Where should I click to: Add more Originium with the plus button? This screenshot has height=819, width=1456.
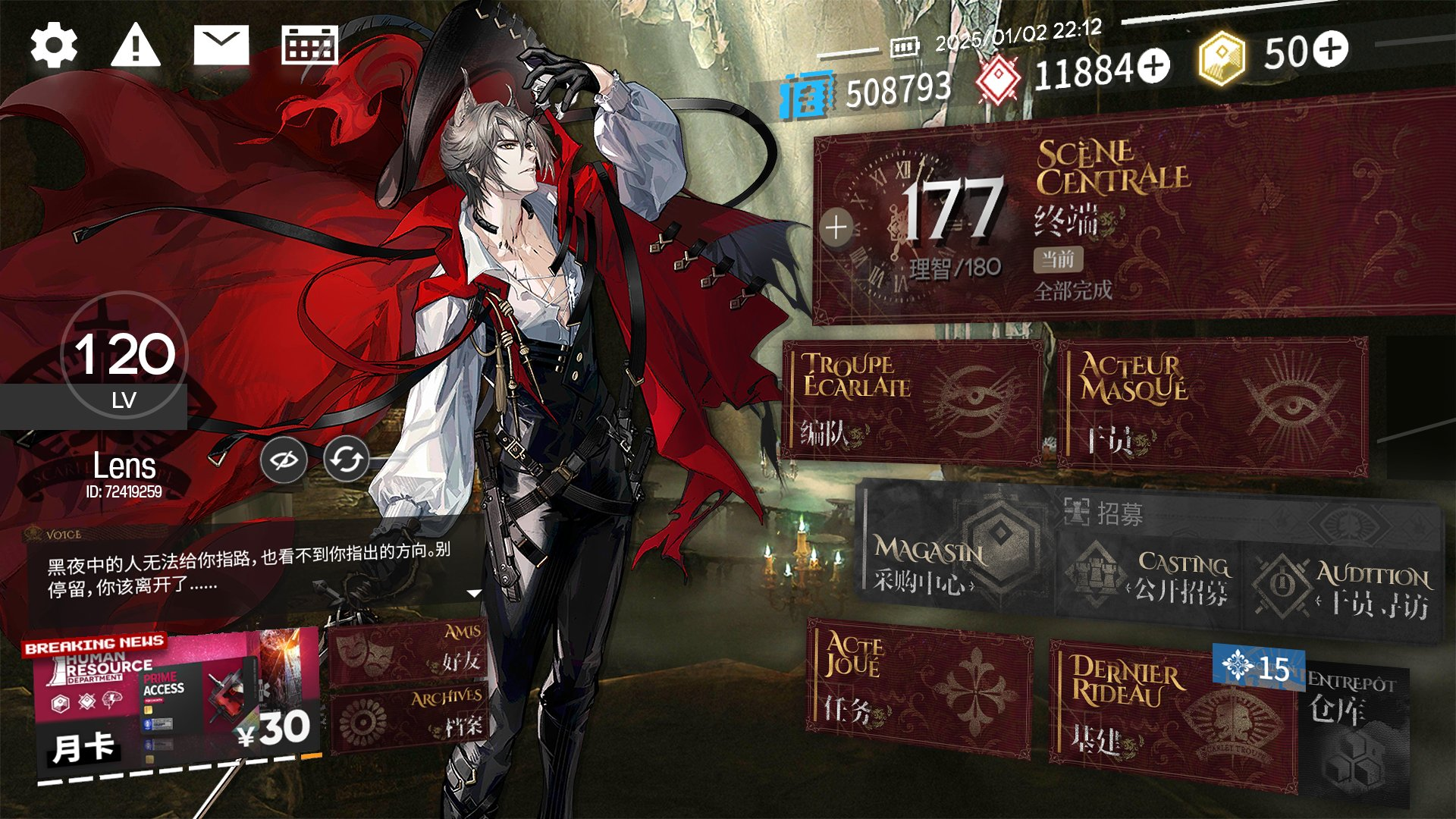coord(1154,67)
